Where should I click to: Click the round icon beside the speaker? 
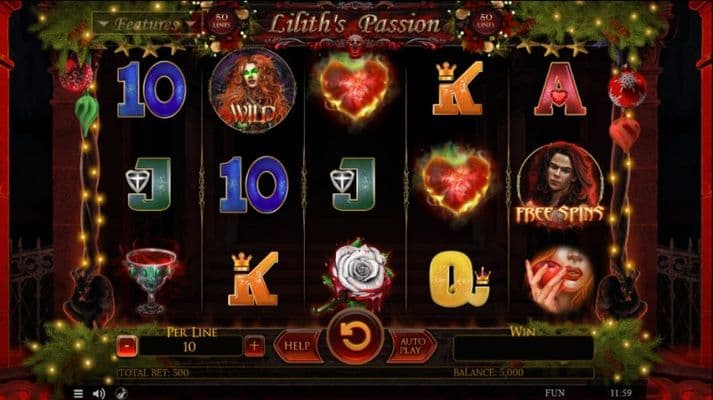[x=121, y=393]
